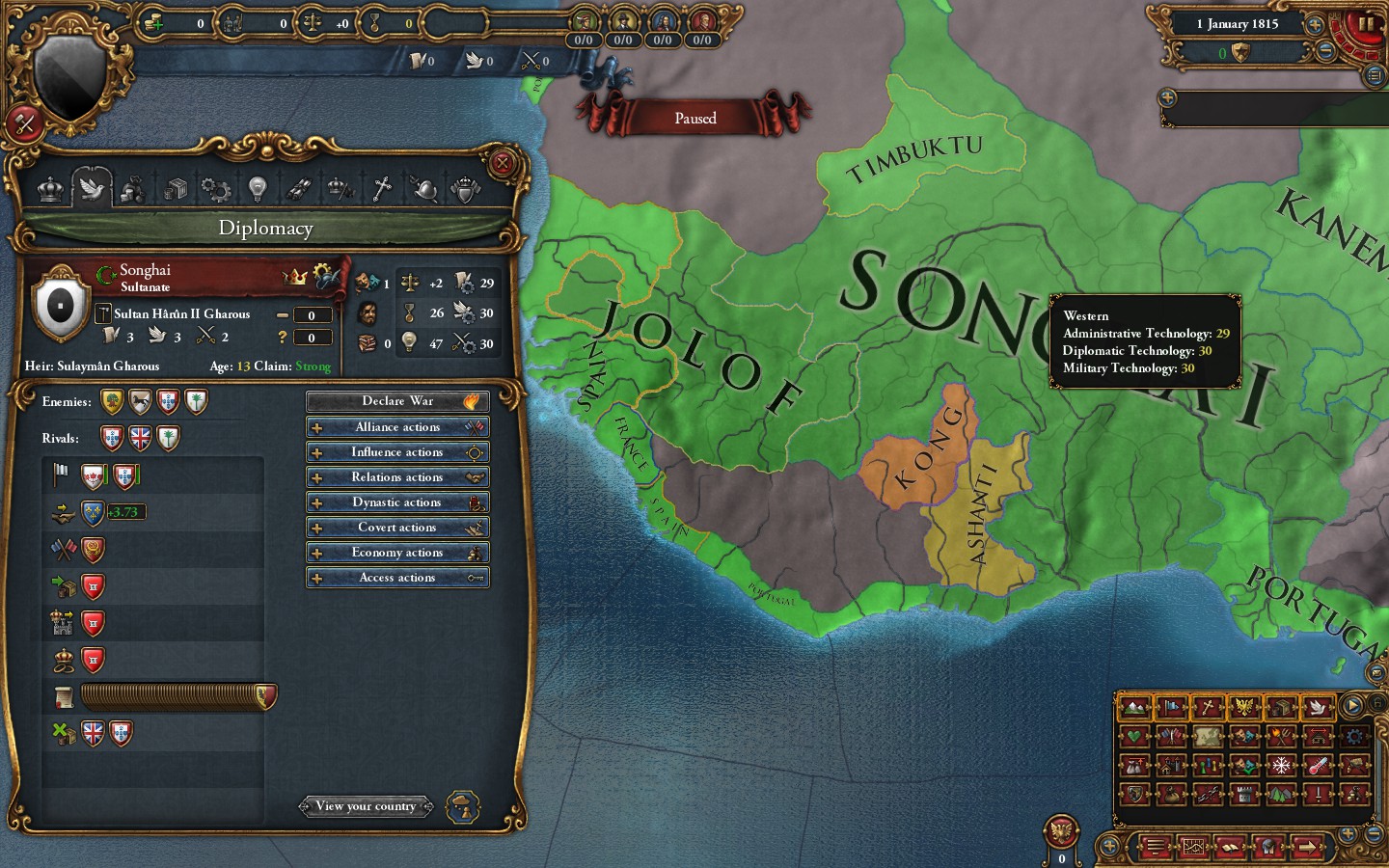Viewport: 1389px width, 868px height.
Task: Open the Technology tab in the country panel
Action: [258, 188]
